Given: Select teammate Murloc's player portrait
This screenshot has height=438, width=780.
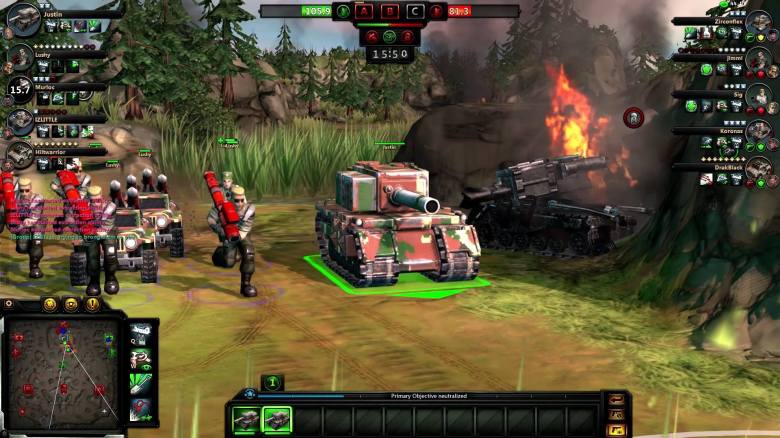Looking at the screenshot, I should pos(20,91).
